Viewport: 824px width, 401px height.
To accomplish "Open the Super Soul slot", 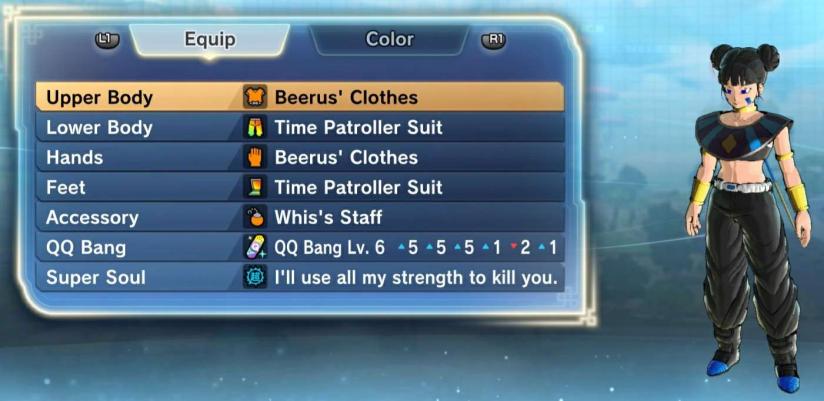I will tap(300, 278).
